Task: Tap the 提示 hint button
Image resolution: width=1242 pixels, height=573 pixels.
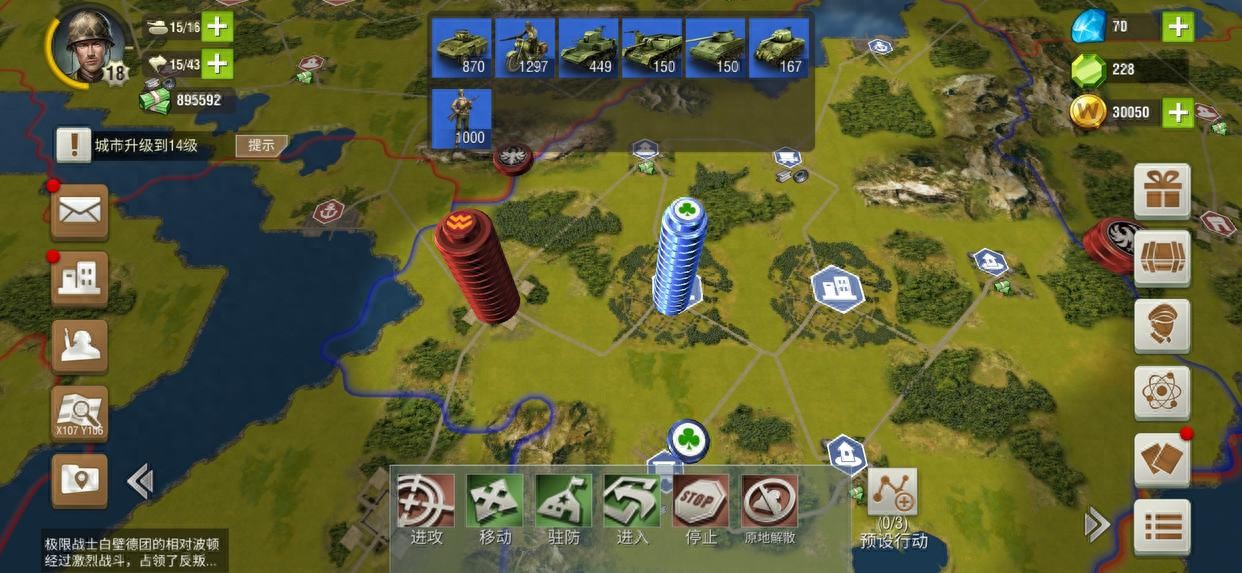Action: point(261,145)
